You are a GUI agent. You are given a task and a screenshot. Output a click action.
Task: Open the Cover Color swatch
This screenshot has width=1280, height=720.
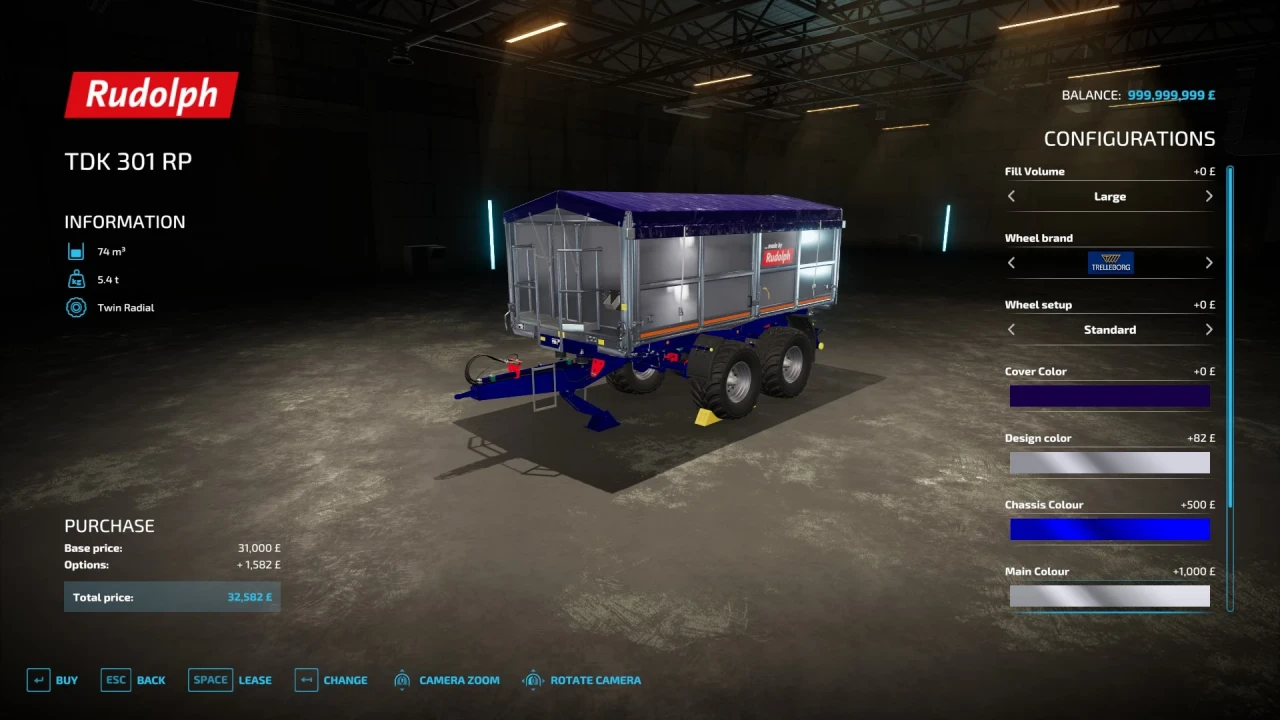[x=1110, y=396]
